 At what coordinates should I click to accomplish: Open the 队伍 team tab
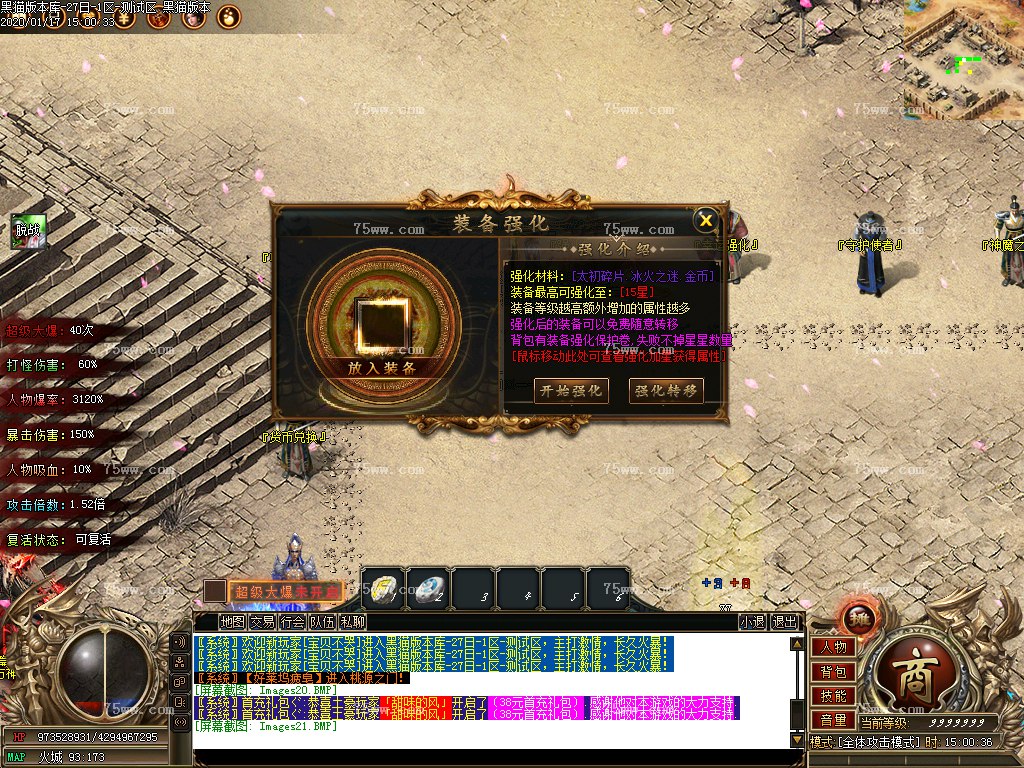pyautogui.click(x=323, y=622)
